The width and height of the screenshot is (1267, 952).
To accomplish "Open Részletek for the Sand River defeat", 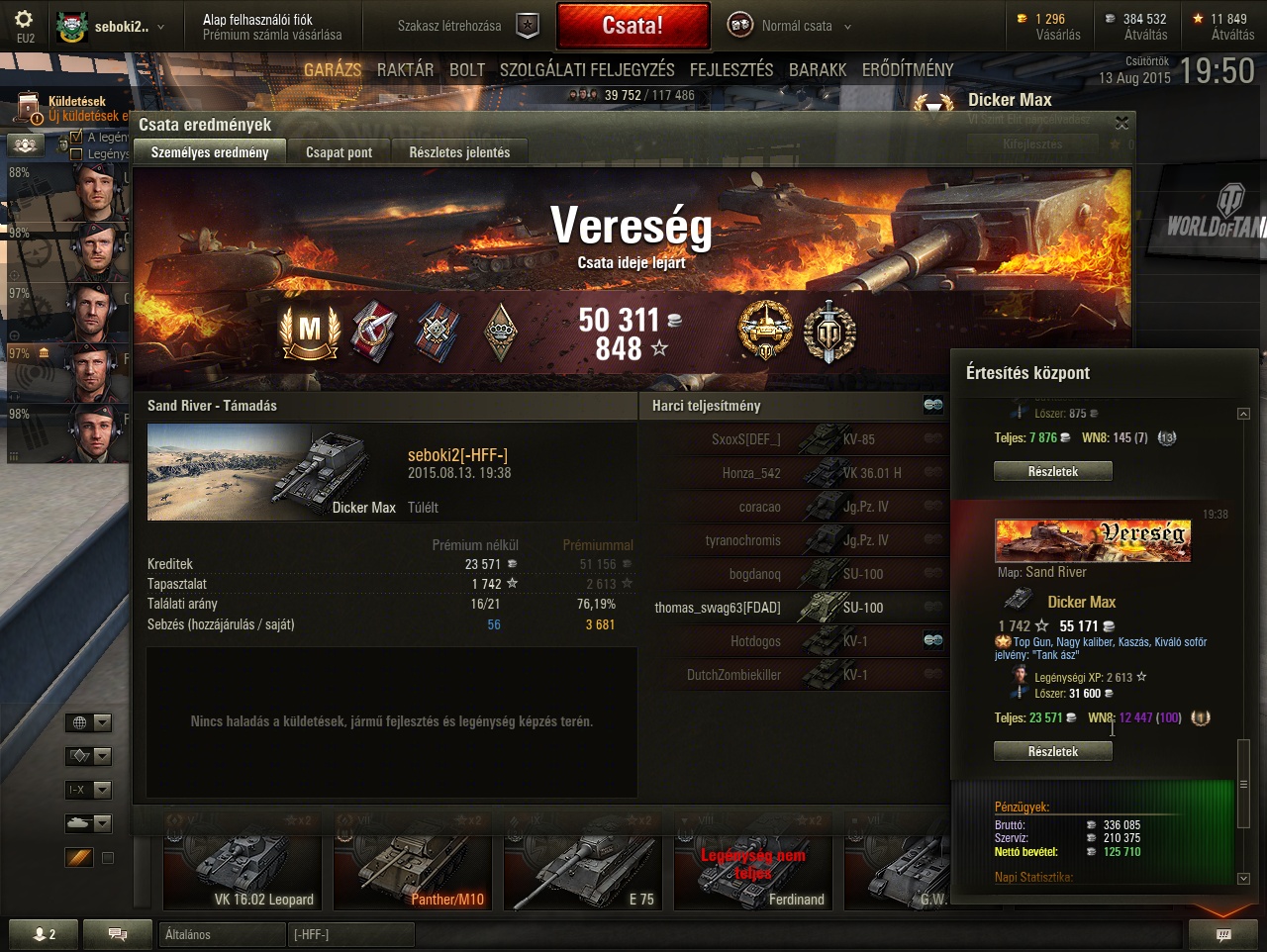I will coord(1052,751).
